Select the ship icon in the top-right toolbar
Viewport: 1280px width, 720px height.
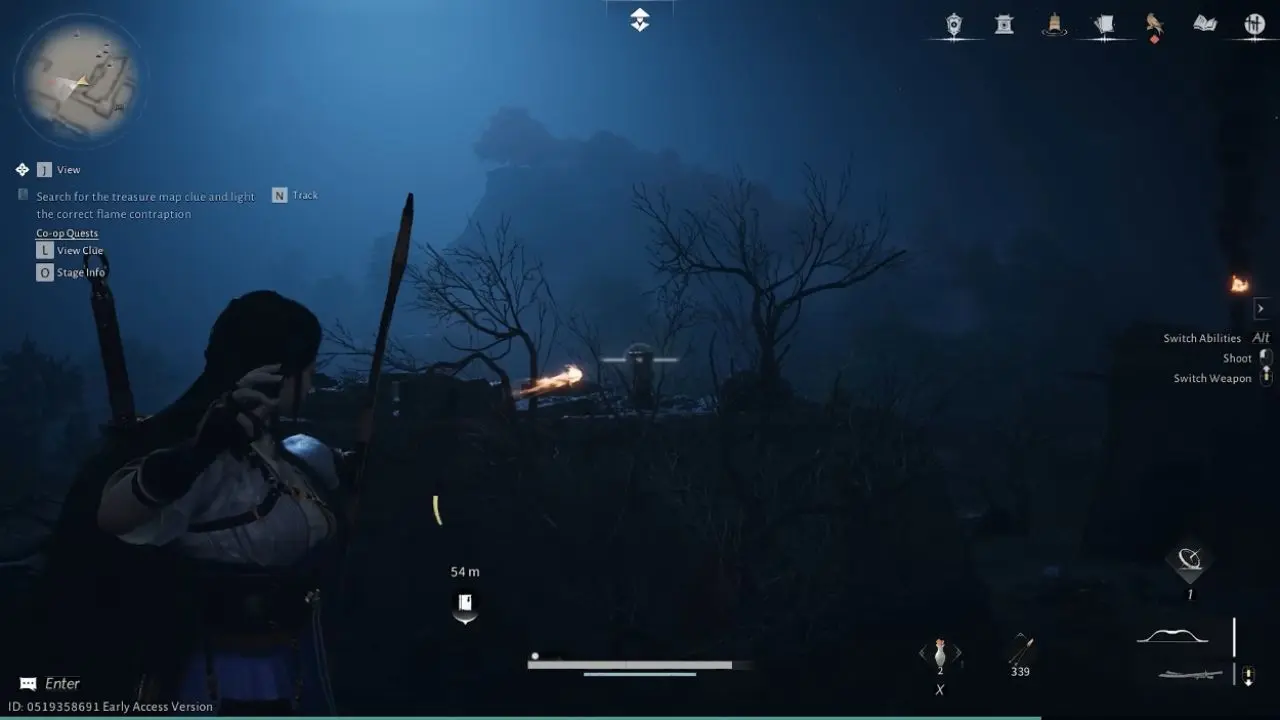(1054, 24)
